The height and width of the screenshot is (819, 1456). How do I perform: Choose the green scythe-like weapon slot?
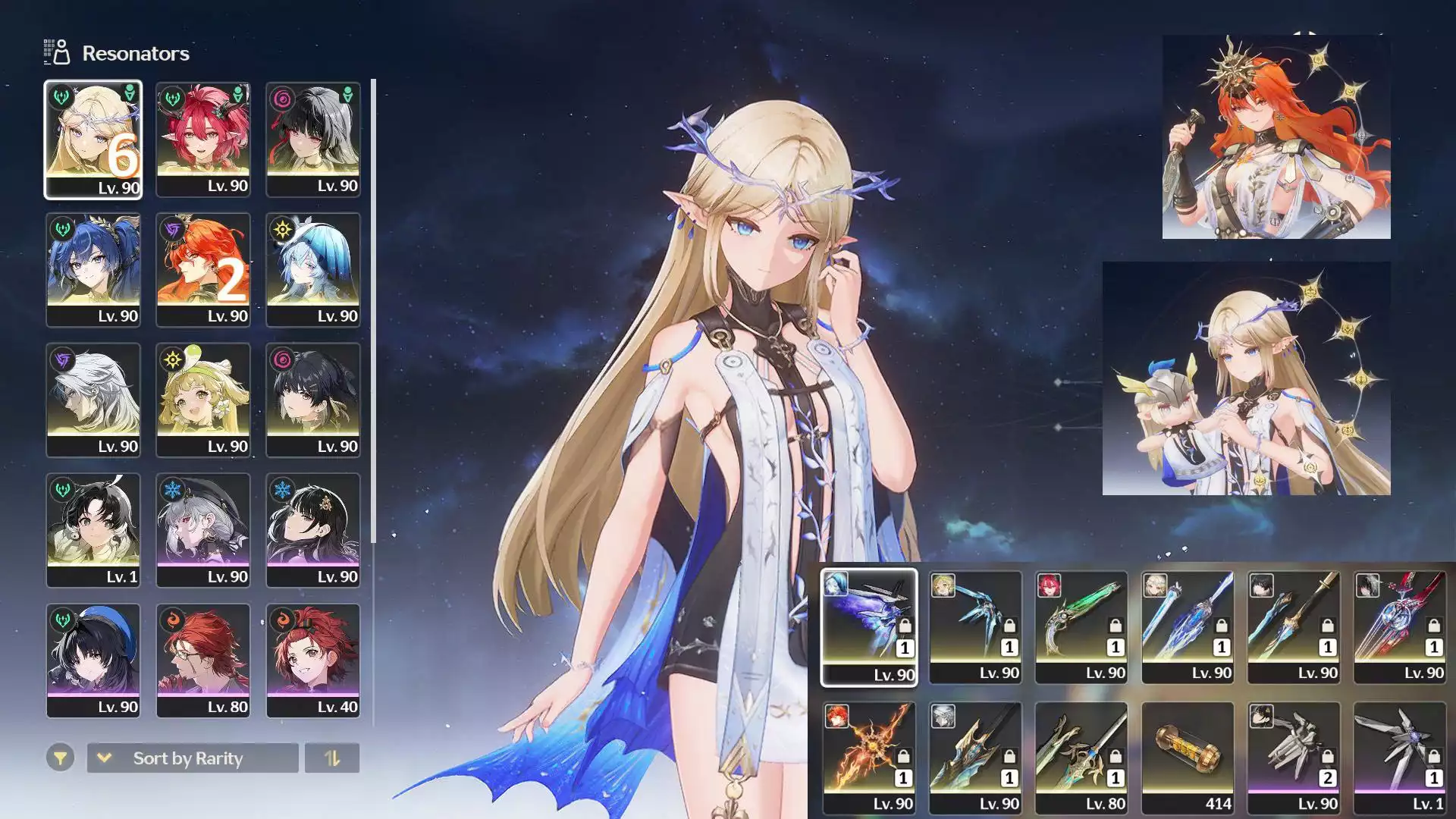[1081, 627]
